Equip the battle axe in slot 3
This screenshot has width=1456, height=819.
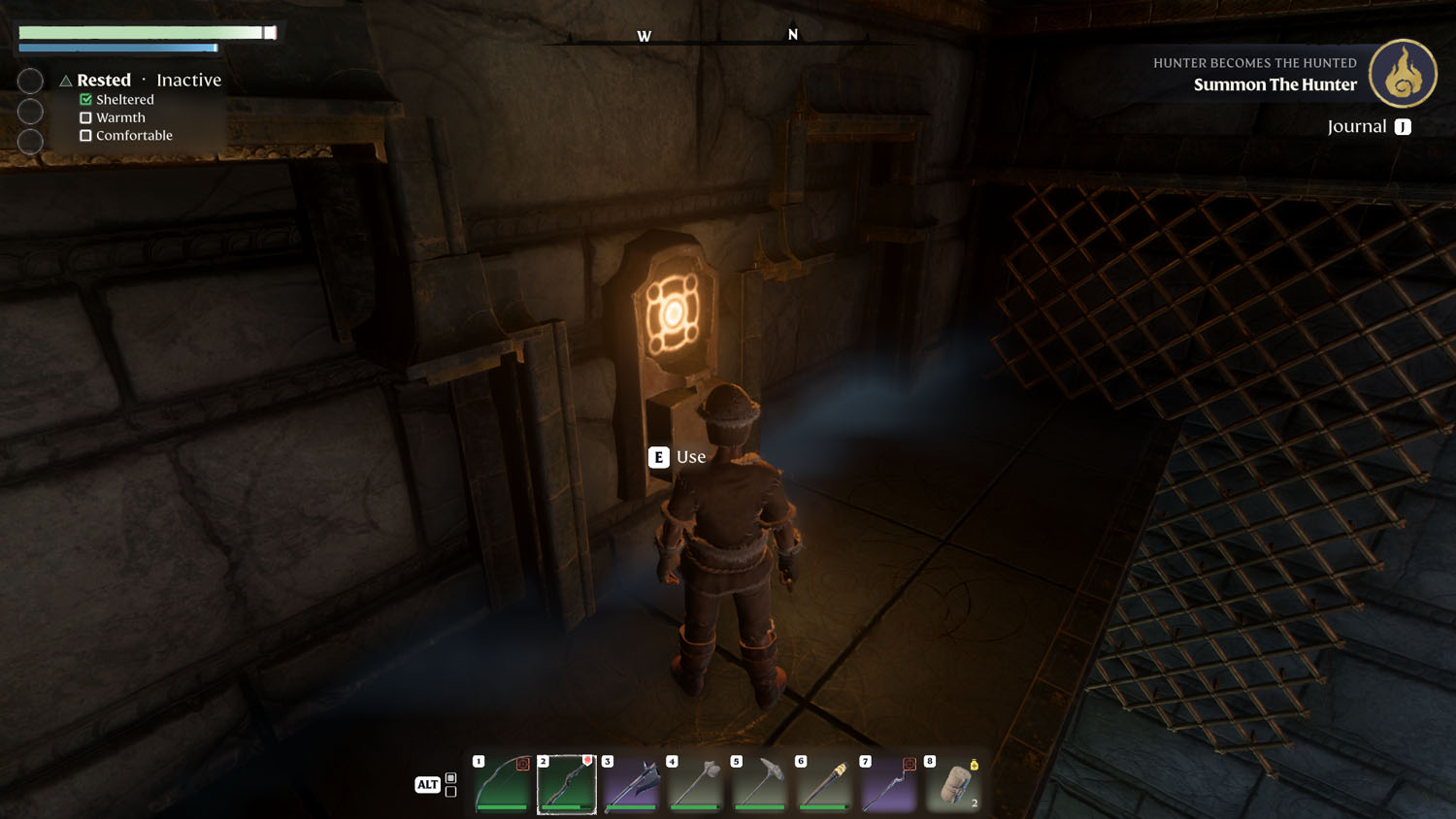click(632, 784)
